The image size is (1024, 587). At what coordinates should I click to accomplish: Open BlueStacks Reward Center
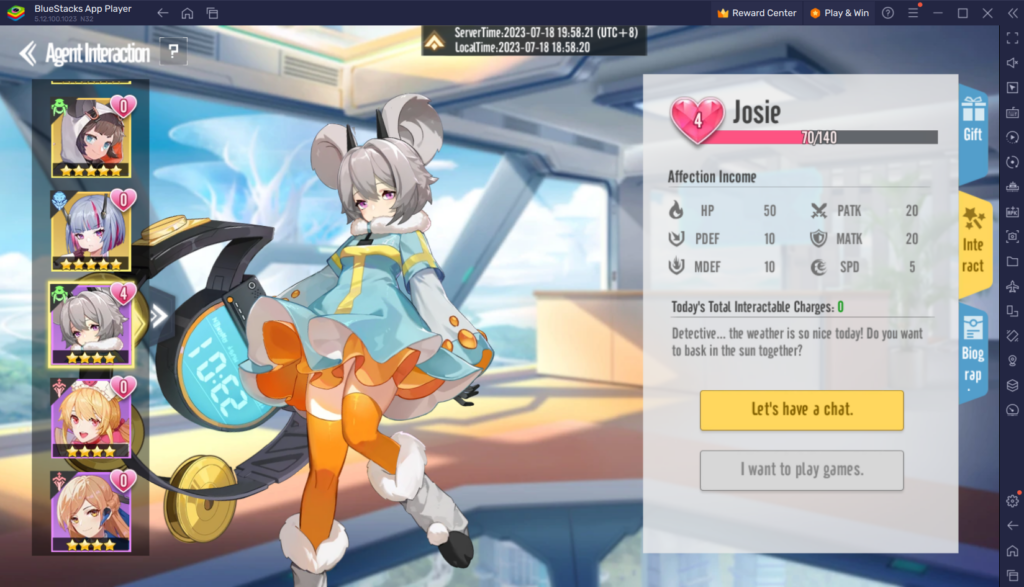coord(757,13)
